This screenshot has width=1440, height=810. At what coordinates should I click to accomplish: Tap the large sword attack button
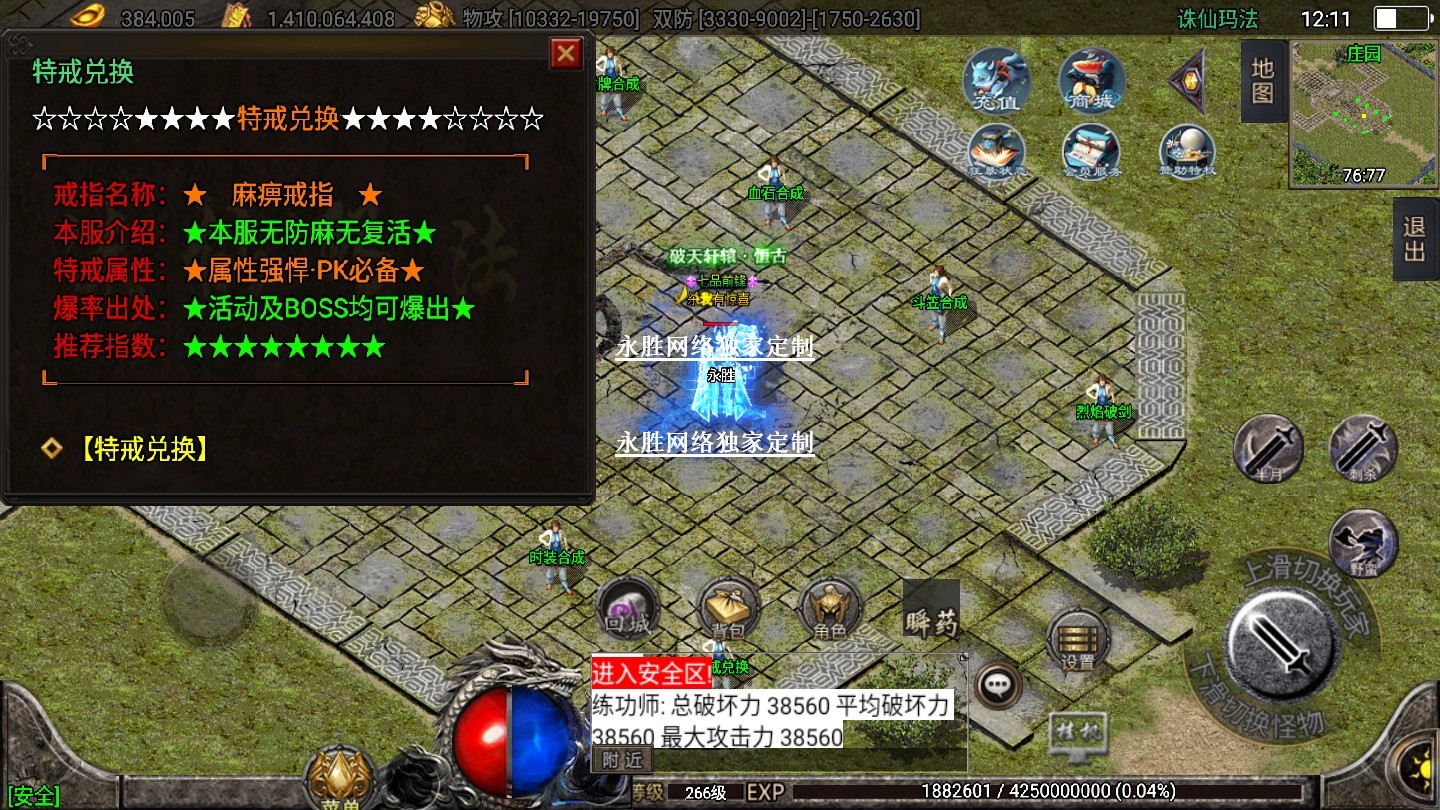[x=1283, y=643]
